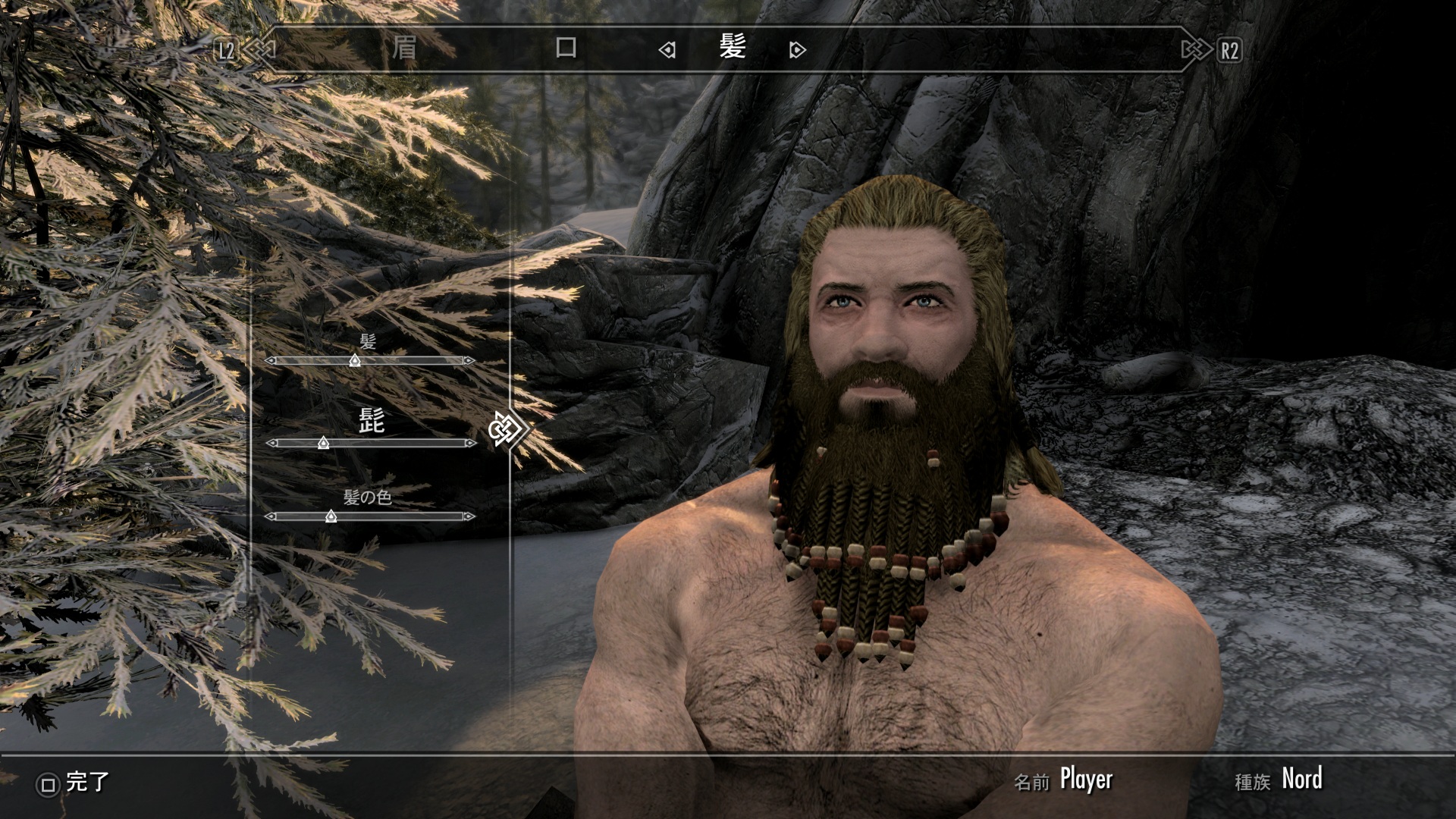Switch to the 眉 (brow) tab

pos(404,49)
